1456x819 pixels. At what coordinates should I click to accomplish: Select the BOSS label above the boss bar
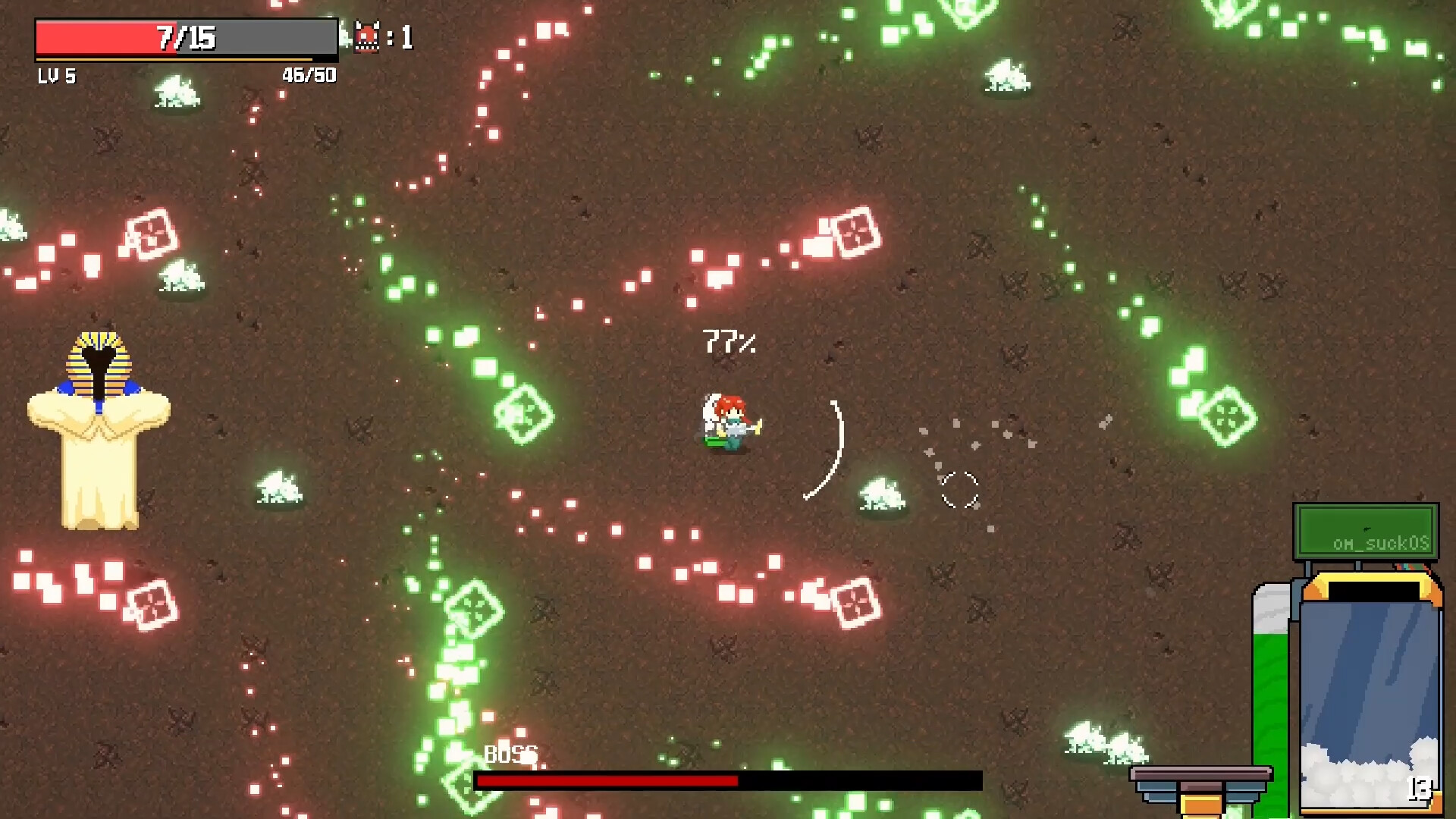coord(510,755)
